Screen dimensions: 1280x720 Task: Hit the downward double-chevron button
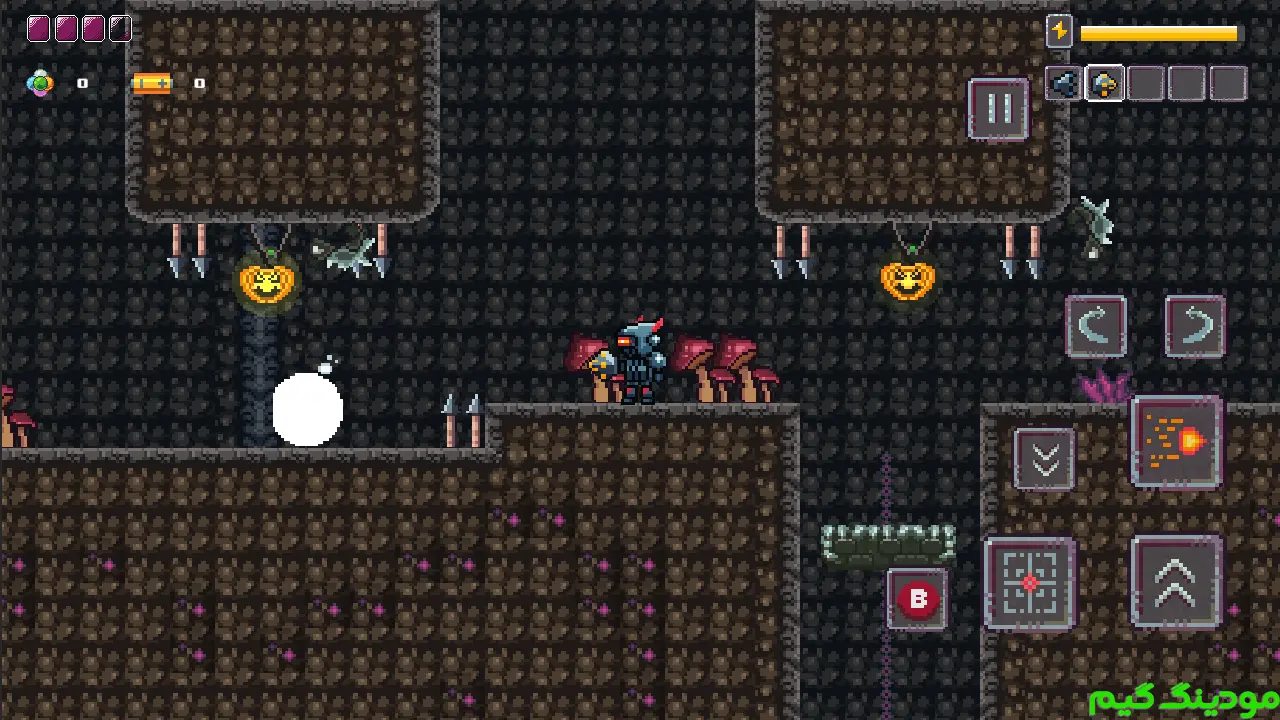point(1045,460)
